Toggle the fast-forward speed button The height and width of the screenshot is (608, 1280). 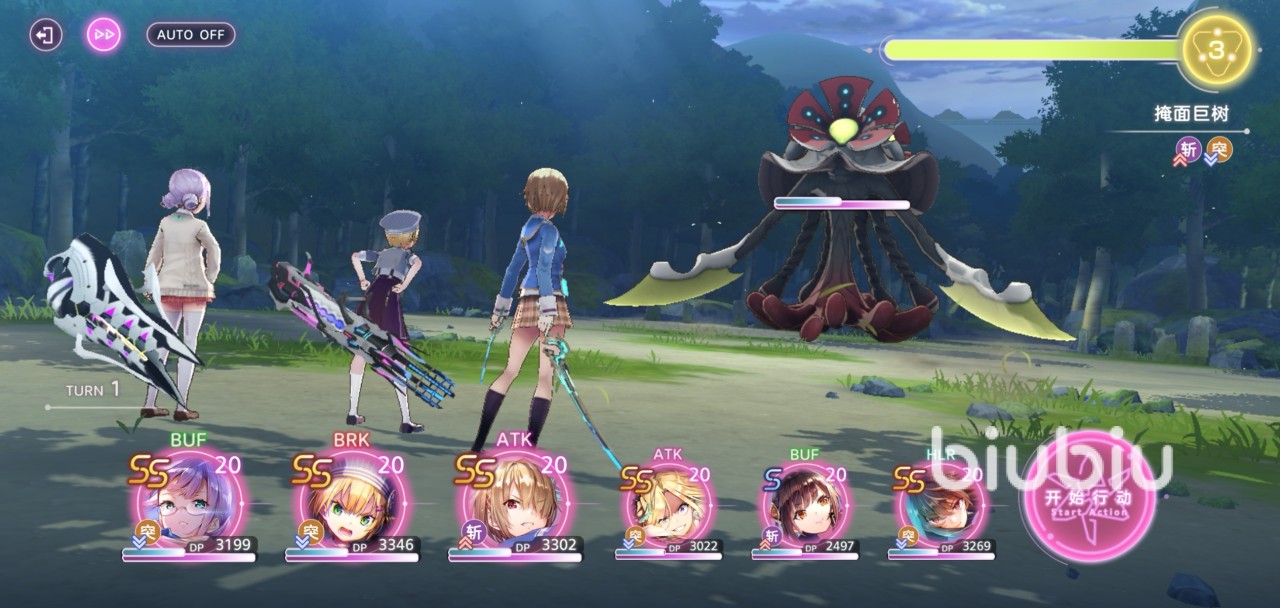coord(103,35)
